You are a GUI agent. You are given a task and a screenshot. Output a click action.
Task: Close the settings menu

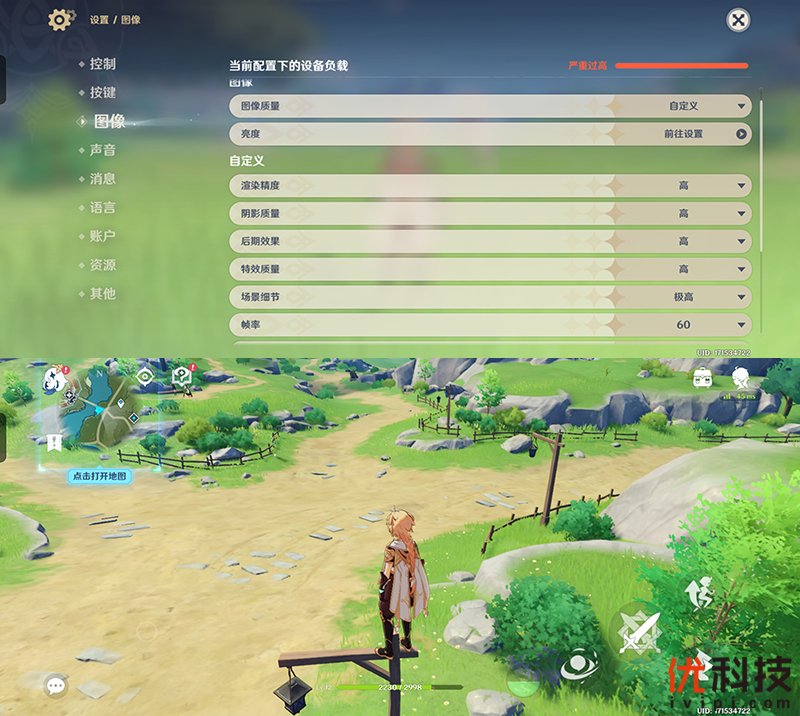[x=737, y=20]
